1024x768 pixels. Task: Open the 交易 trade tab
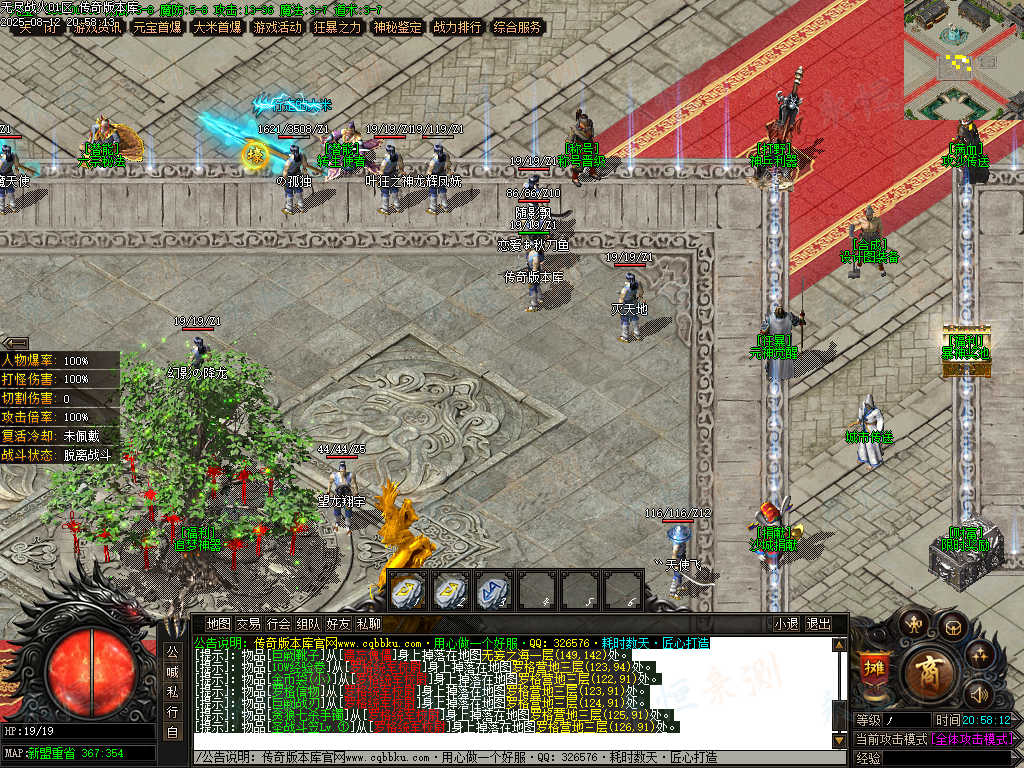tap(248, 624)
